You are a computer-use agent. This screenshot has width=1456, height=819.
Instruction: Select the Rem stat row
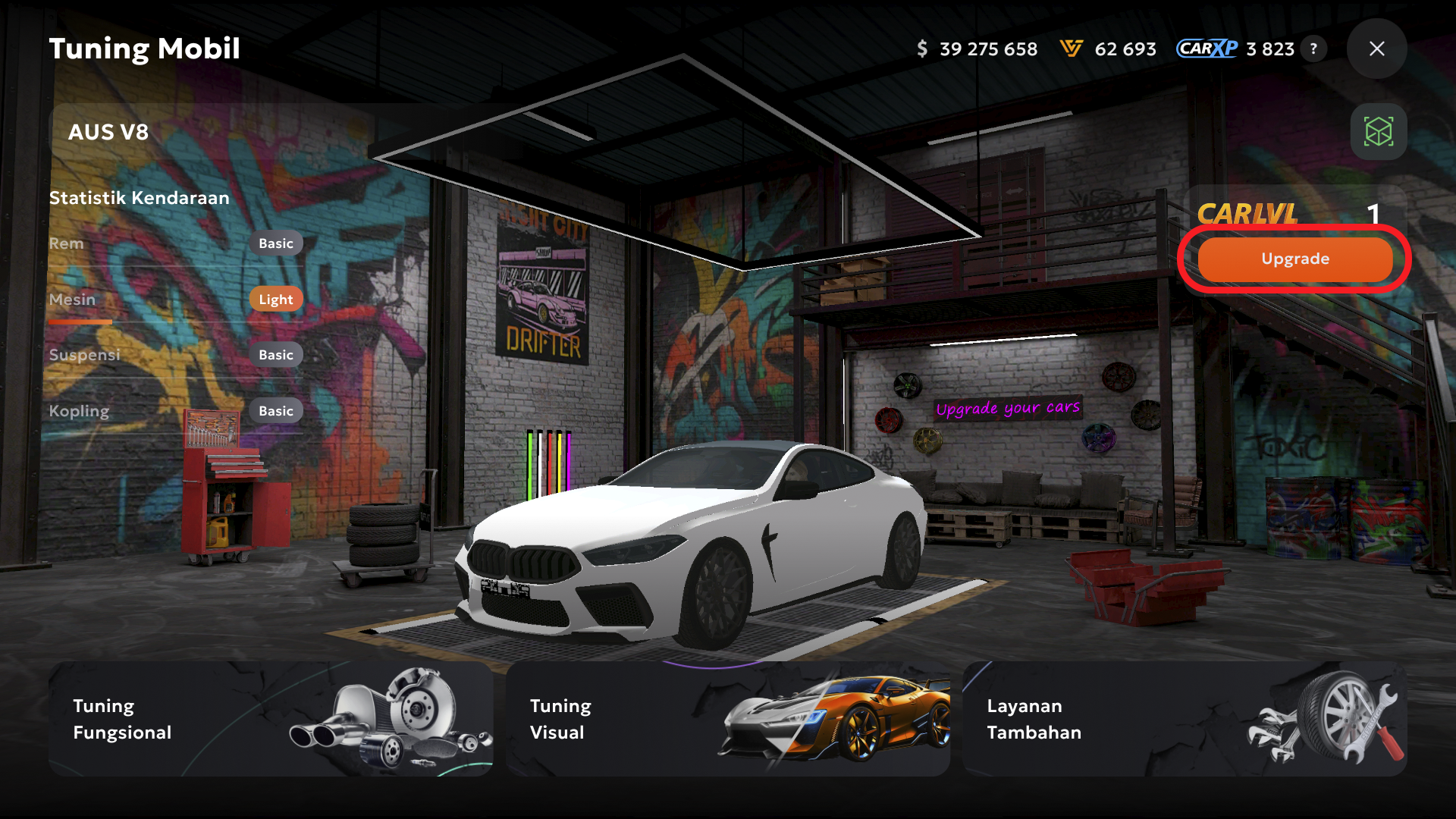coord(175,244)
